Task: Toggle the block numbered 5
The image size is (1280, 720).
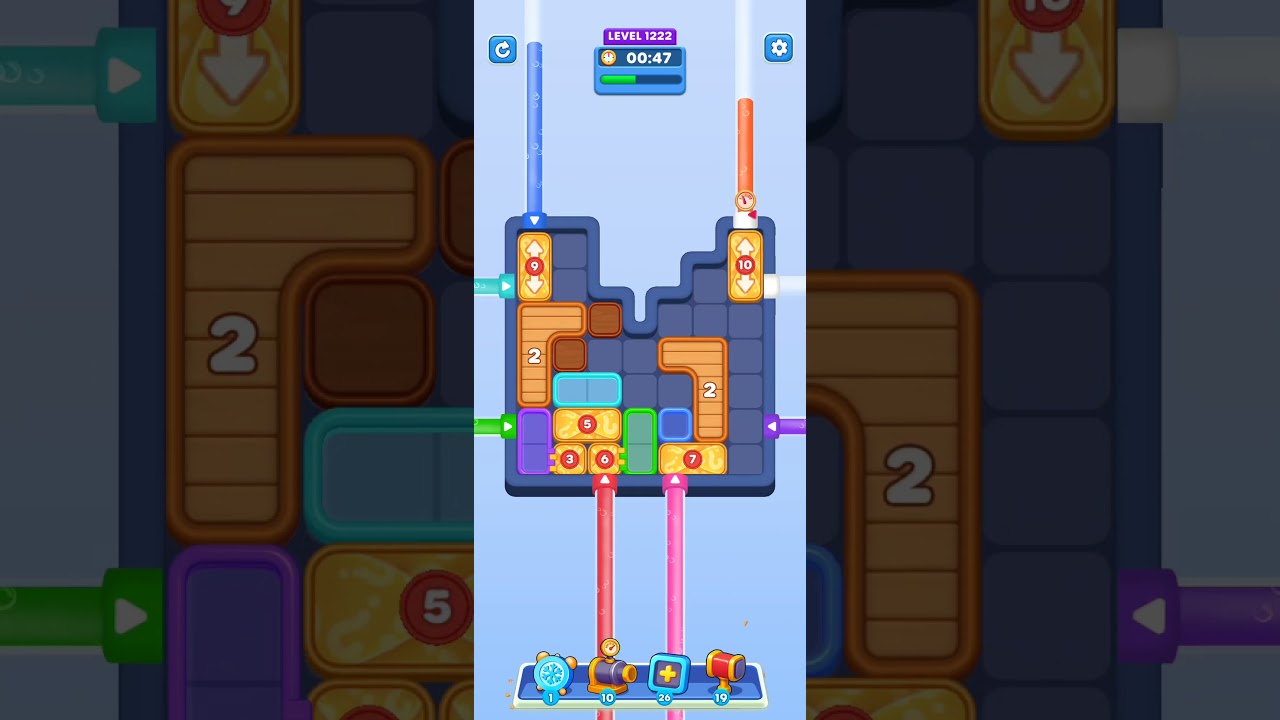Action: tap(588, 424)
